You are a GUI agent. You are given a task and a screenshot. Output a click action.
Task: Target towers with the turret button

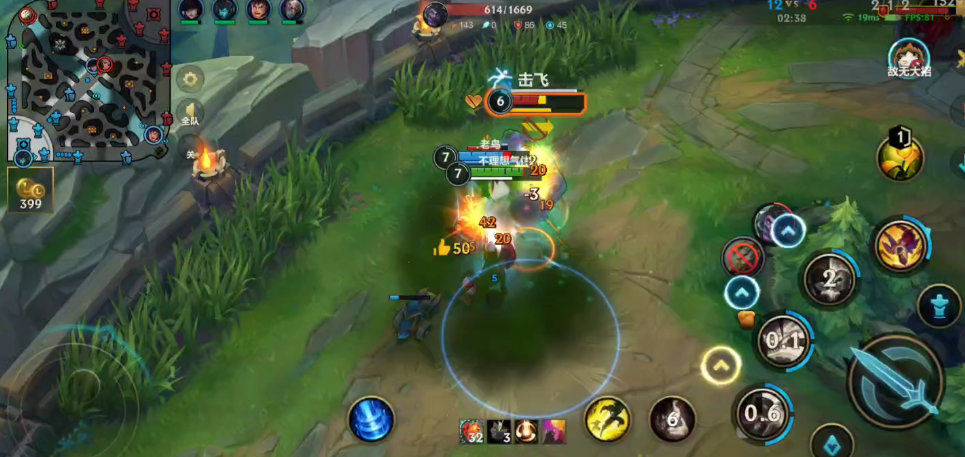click(939, 306)
